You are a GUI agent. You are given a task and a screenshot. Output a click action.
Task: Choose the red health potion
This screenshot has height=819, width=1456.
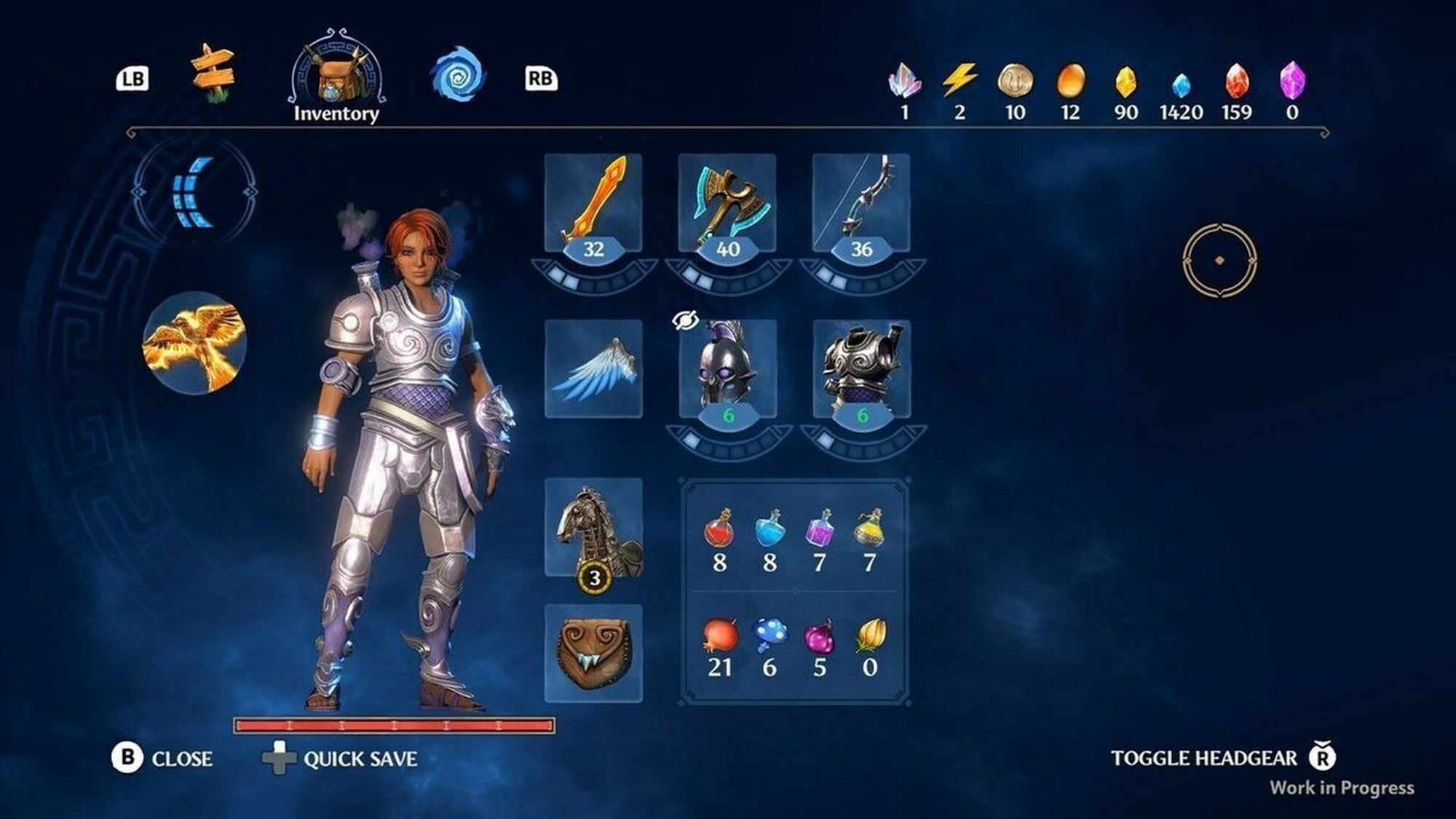(719, 529)
